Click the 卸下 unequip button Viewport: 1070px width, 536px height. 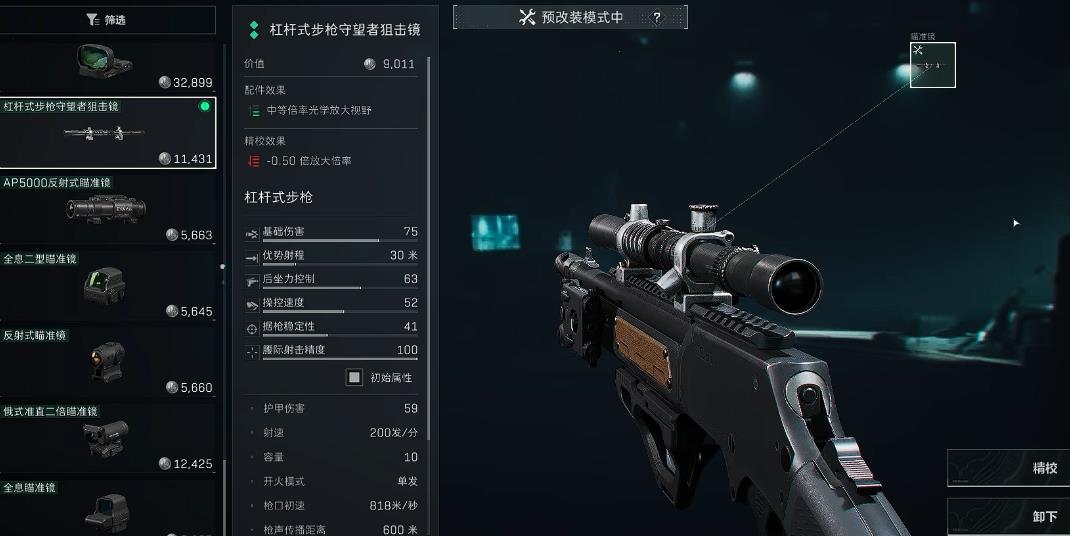[x=1009, y=516]
